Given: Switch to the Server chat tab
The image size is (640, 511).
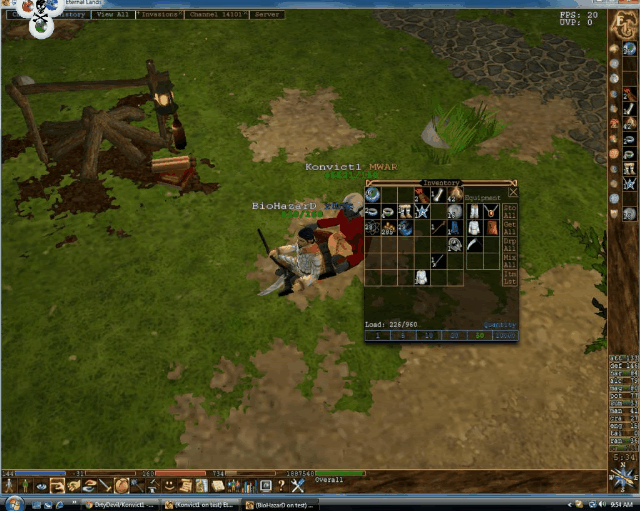Looking at the screenshot, I should [267, 15].
